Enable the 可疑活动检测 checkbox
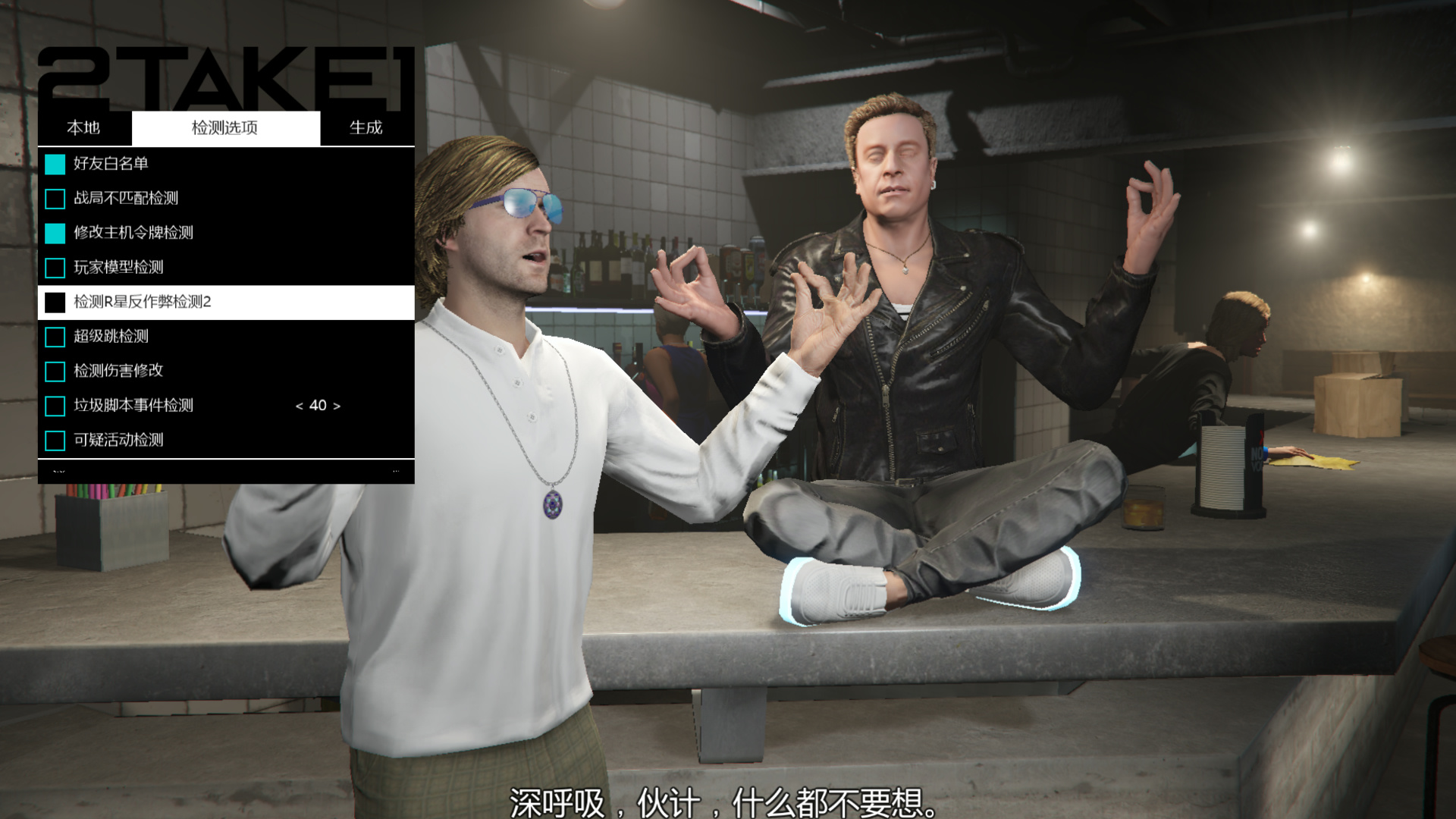The width and height of the screenshot is (1456, 819). (55, 440)
